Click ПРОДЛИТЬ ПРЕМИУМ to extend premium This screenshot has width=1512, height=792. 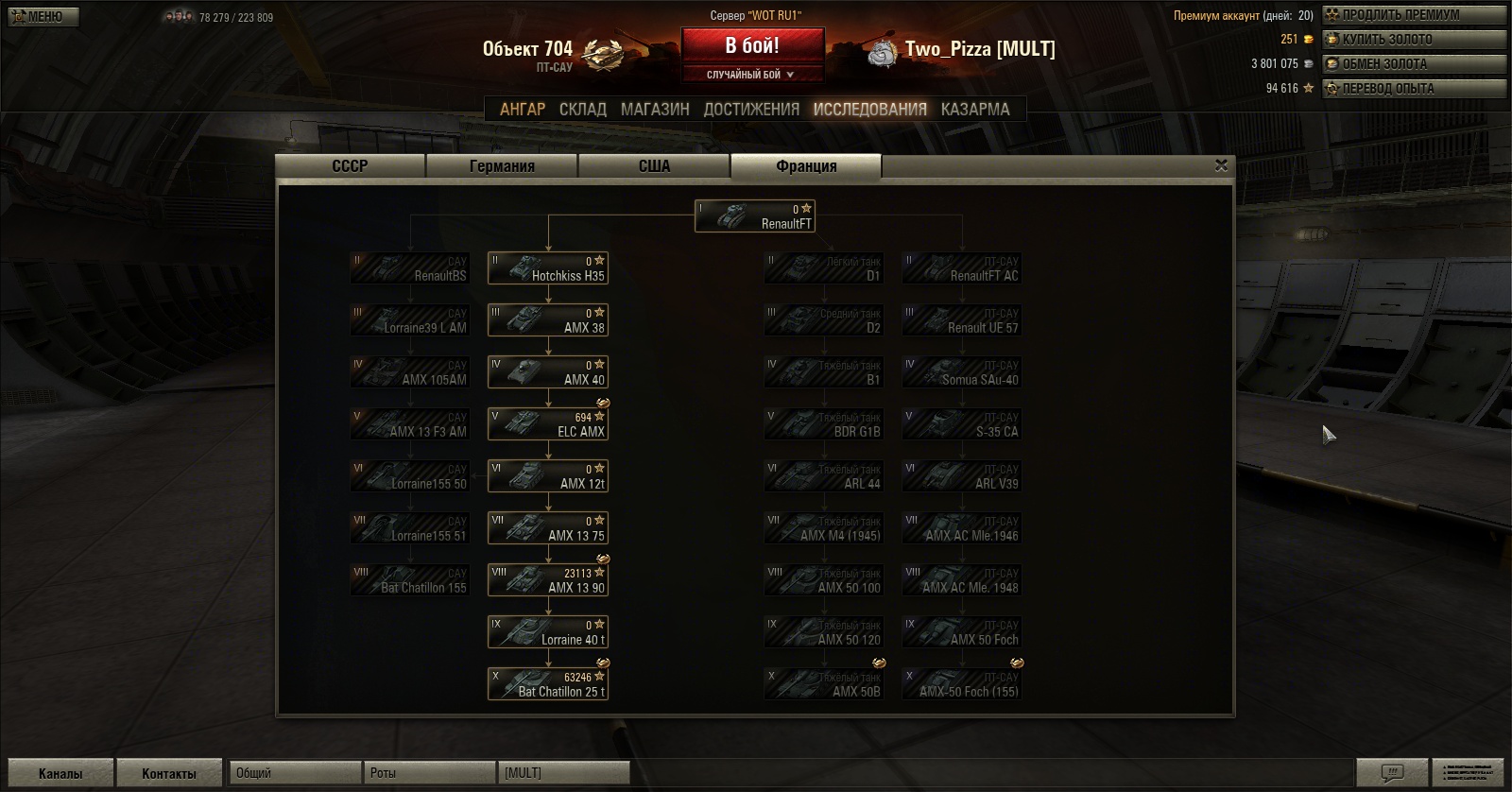coord(1413,15)
